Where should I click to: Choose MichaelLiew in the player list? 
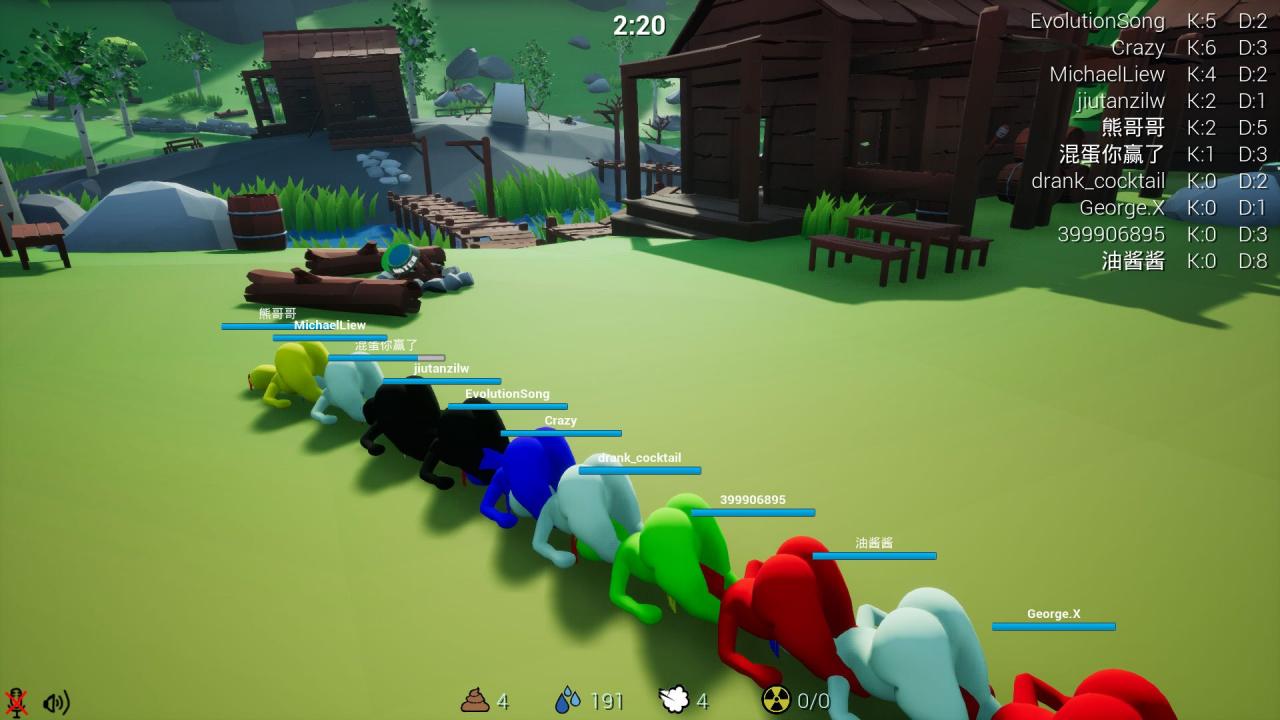[x=1107, y=75]
